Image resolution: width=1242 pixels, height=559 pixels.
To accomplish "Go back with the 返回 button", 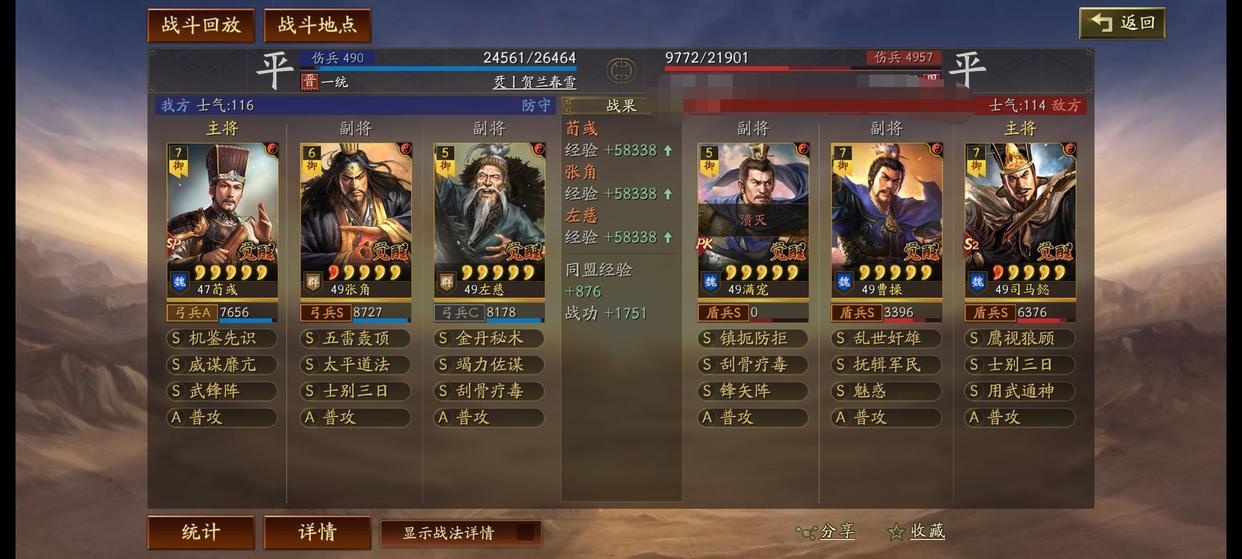I will point(1122,23).
